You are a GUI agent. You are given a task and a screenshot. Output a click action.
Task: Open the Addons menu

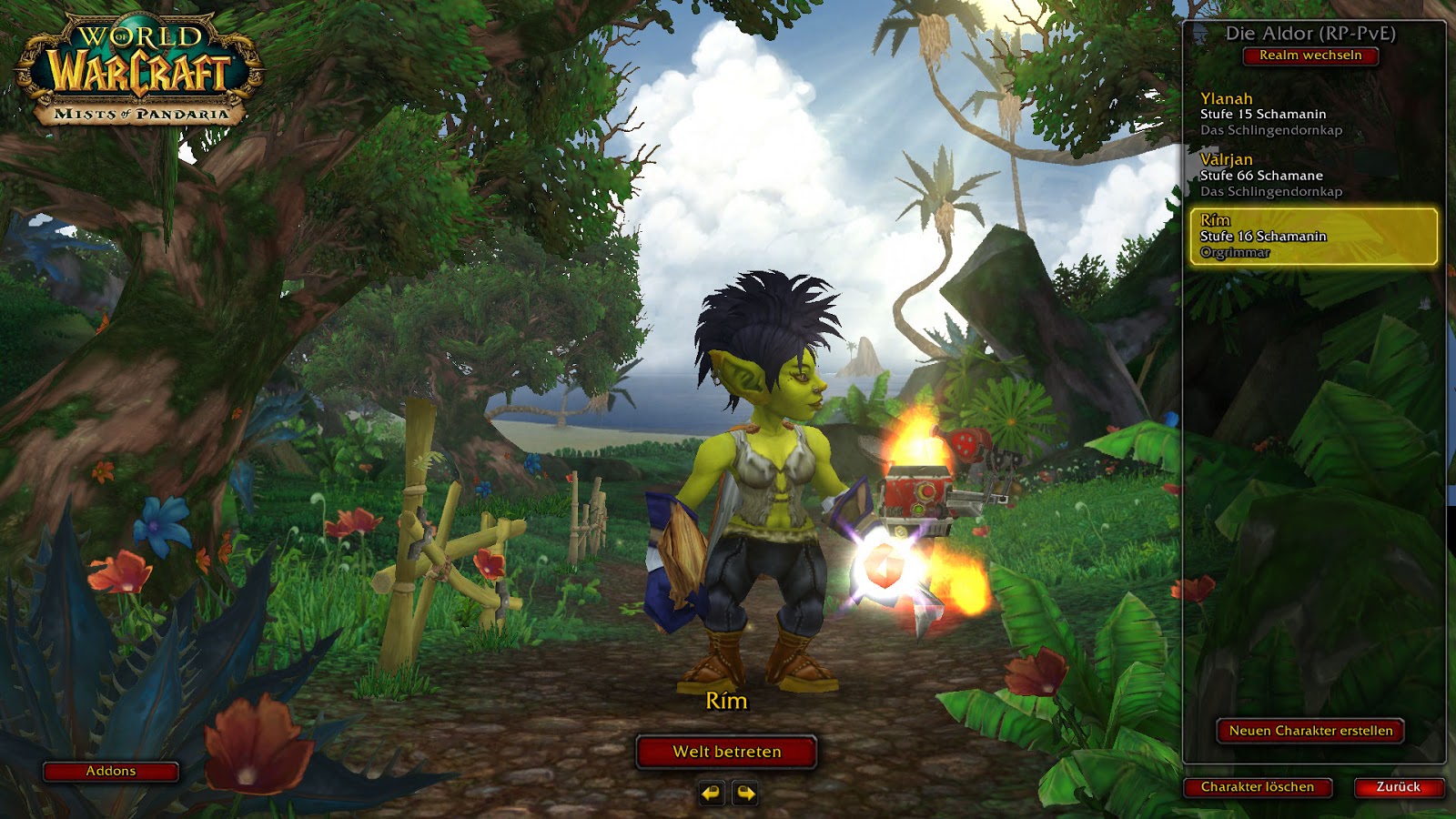click(111, 772)
